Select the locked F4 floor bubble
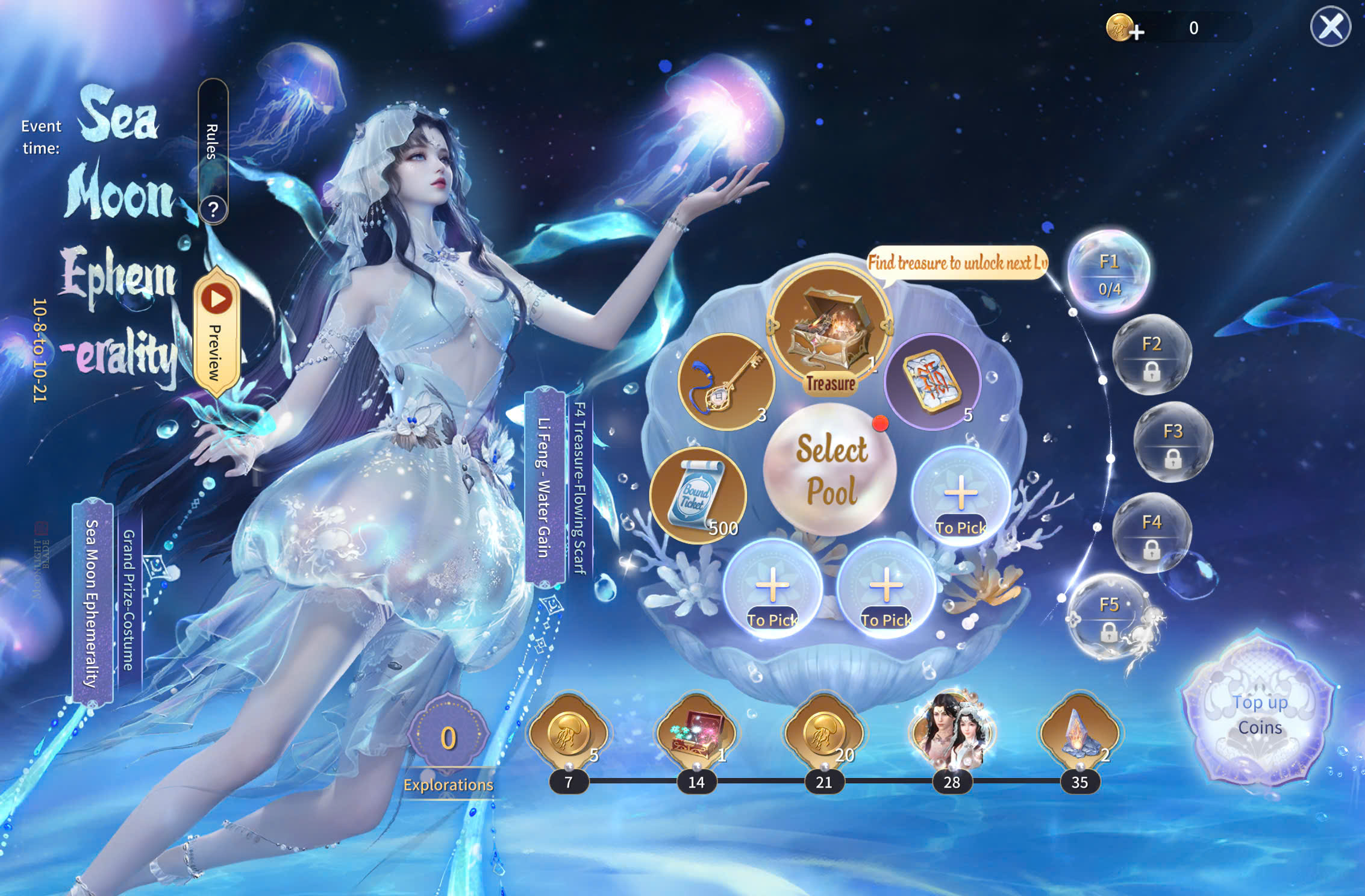This screenshot has height=896, width=1365. (x=1151, y=533)
